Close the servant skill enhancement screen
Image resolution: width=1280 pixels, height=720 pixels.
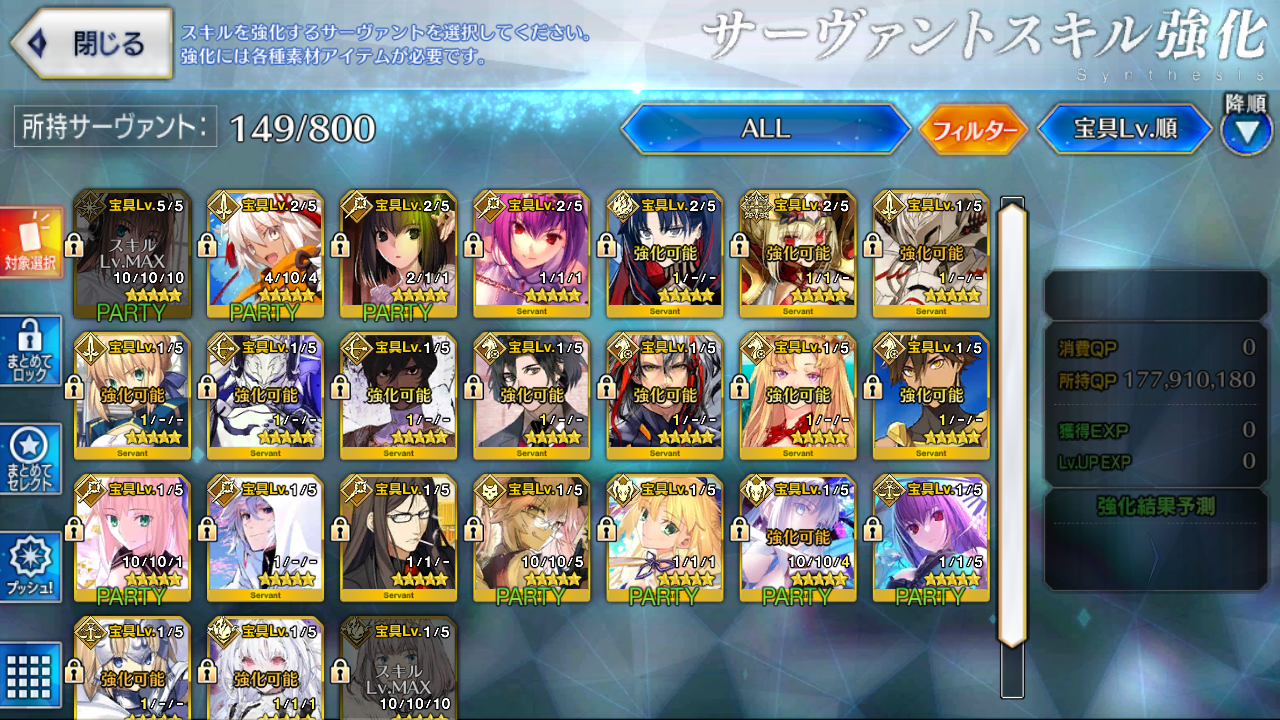pos(90,43)
